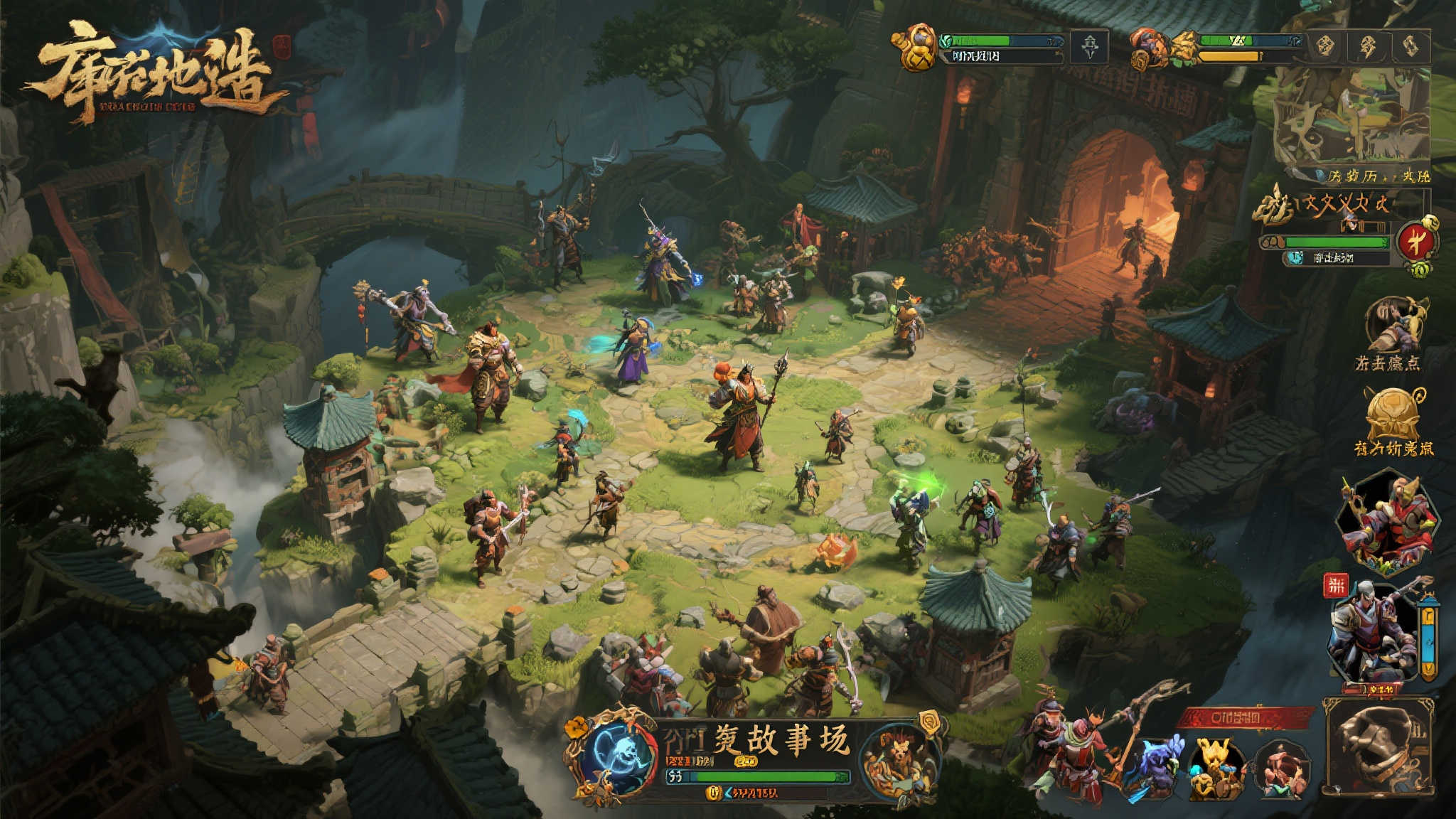Open the stone fist item slot
This screenshot has height=819, width=1456.
[x=1377, y=746]
